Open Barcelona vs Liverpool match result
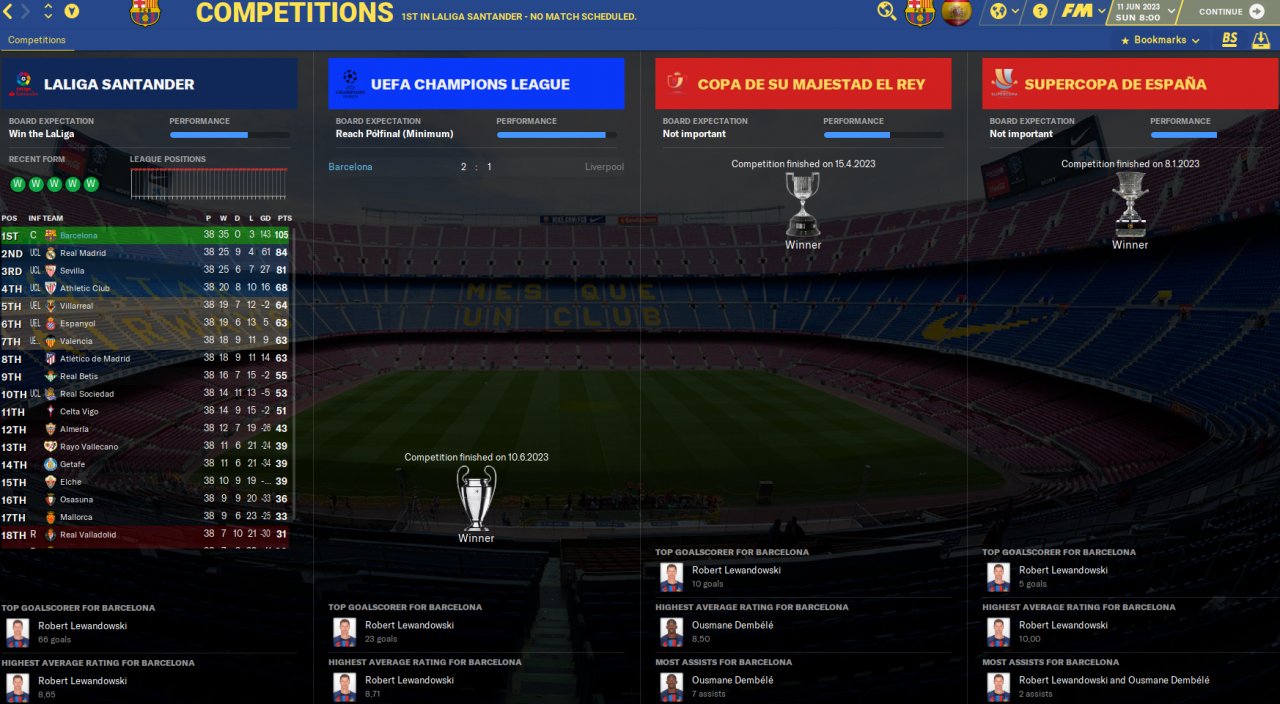Viewport: 1280px width, 704px height. [476, 167]
